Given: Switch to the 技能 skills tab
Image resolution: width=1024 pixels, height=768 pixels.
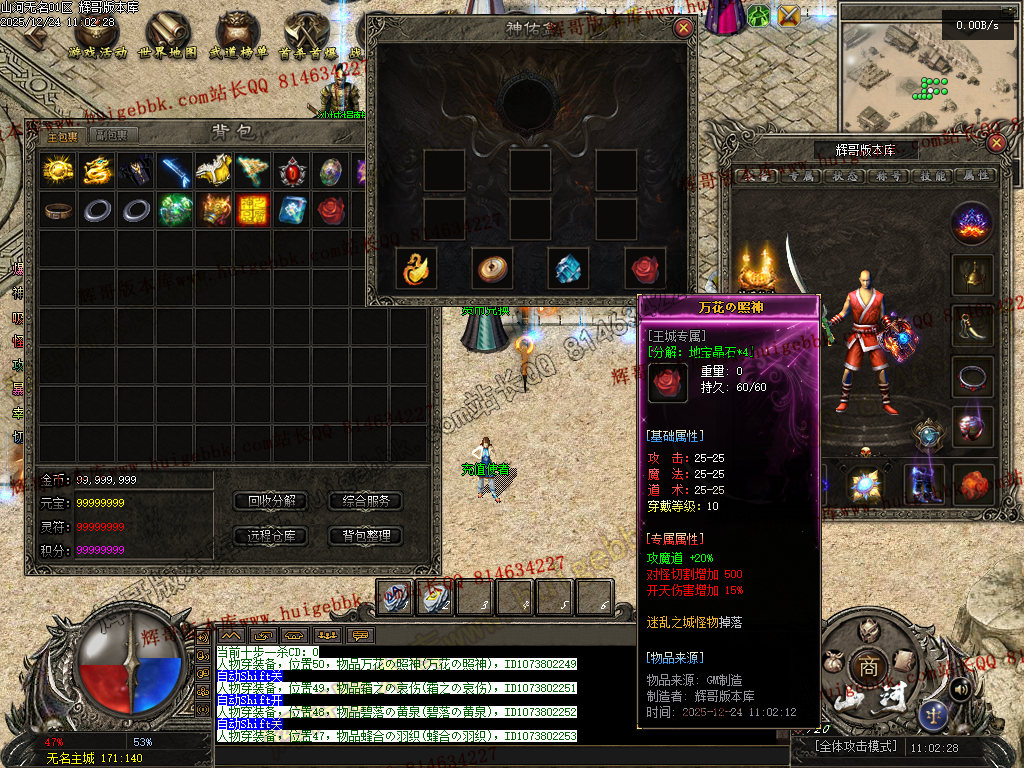Looking at the screenshot, I should click(x=929, y=176).
